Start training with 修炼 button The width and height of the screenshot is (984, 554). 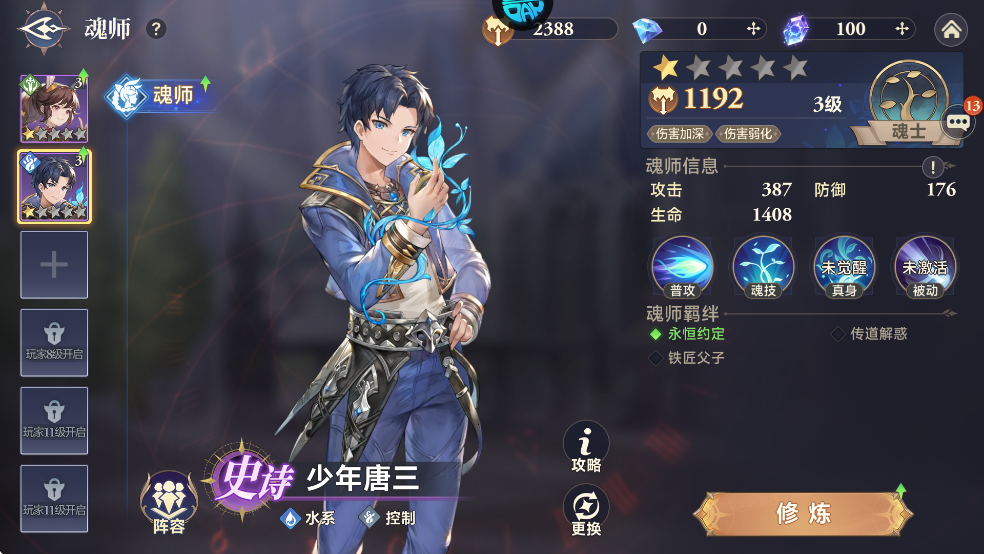[x=804, y=514]
